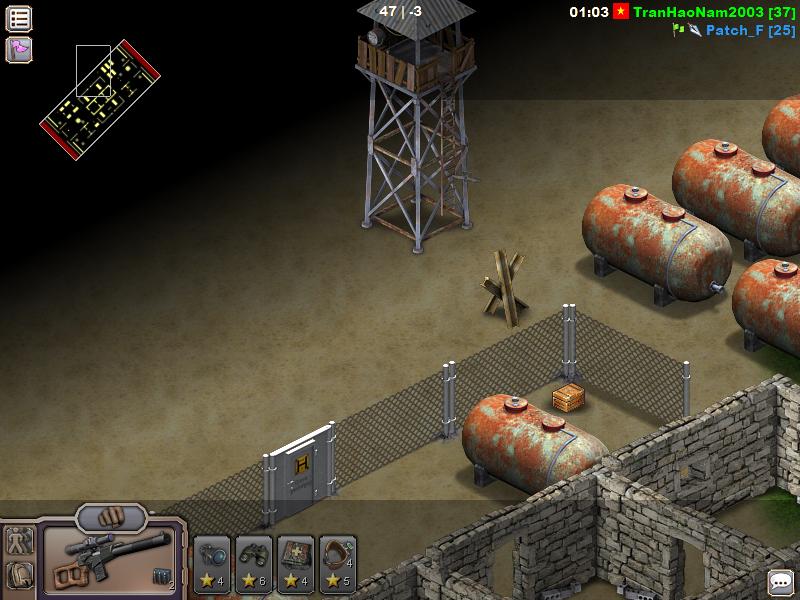Open the chat speech bubble

point(780,582)
